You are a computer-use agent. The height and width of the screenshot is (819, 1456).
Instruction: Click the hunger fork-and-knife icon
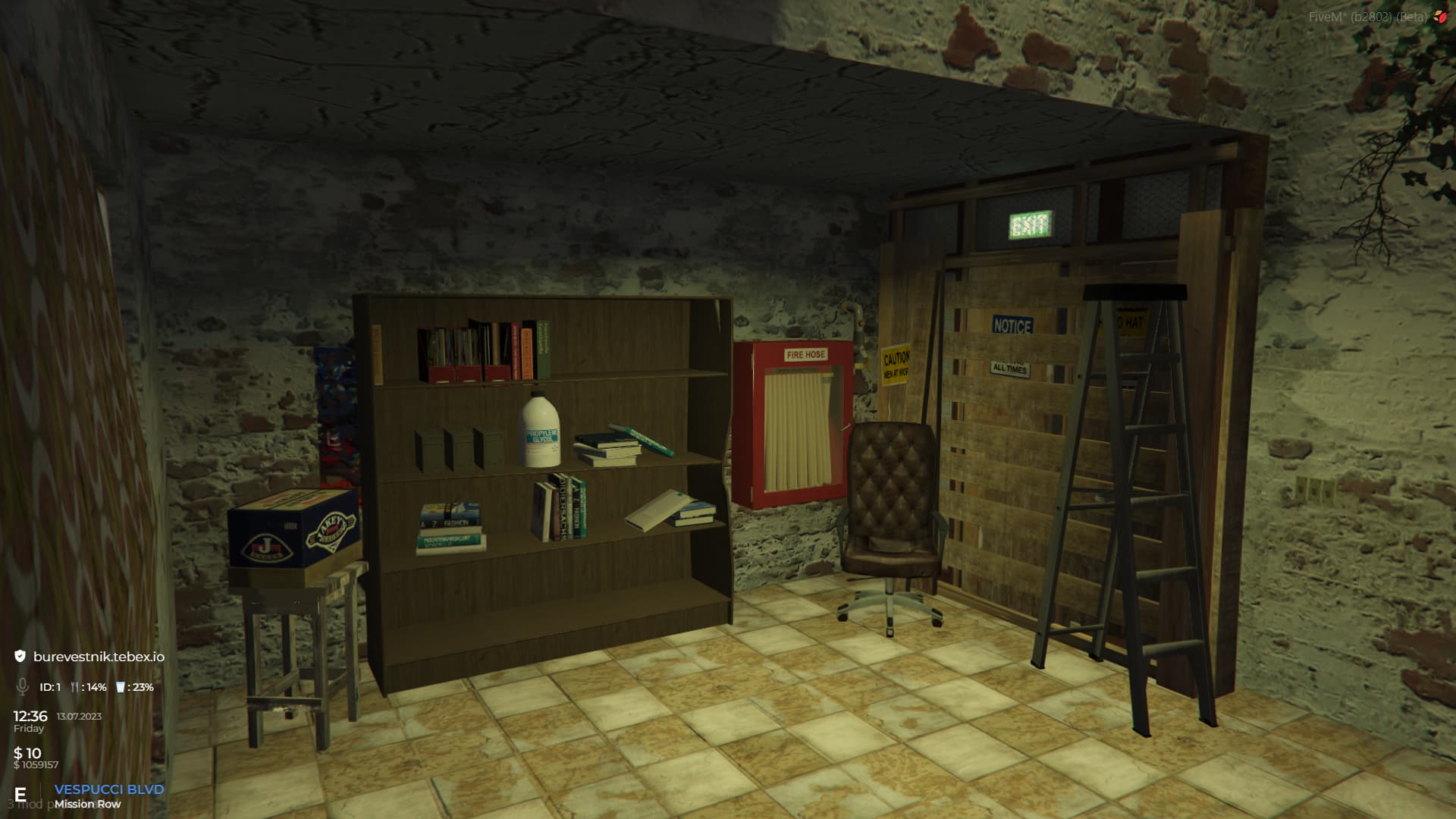[x=75, y=687]
